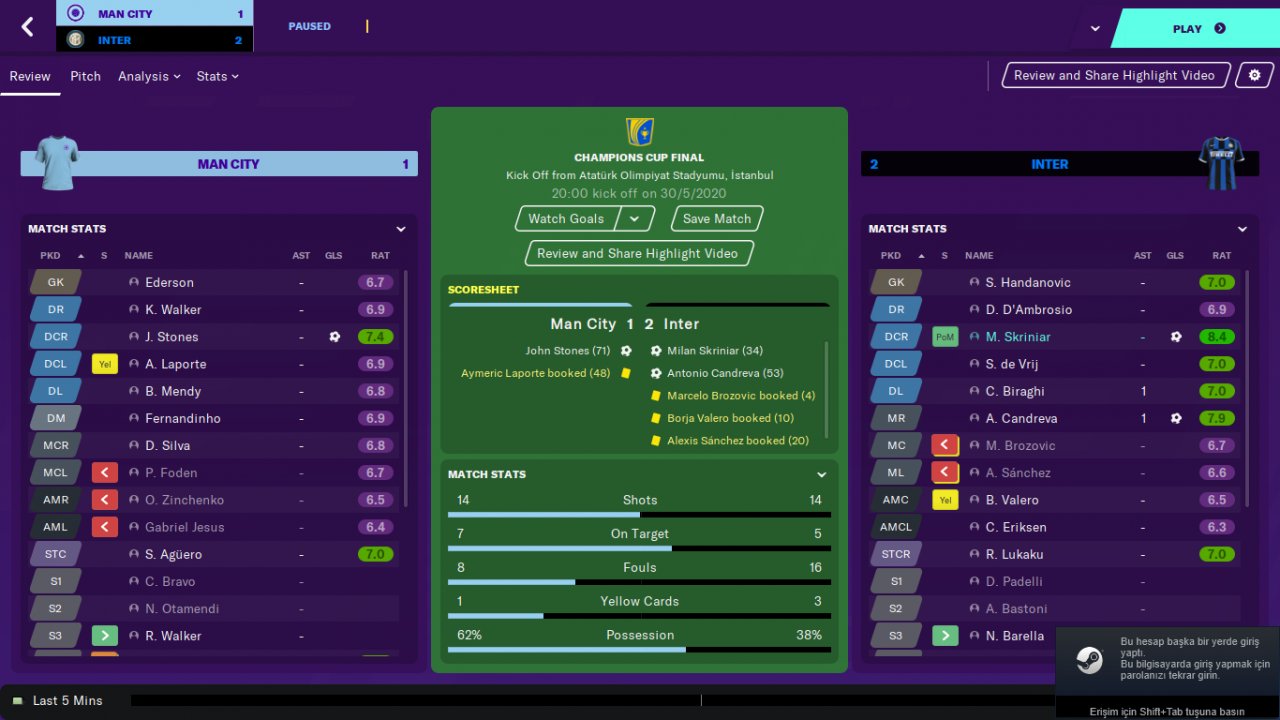This screenshot has height=720, width=1280.
Task: Open M. Skriniar's player profile
Action: pyautogui.click(x=1018, y=337)
